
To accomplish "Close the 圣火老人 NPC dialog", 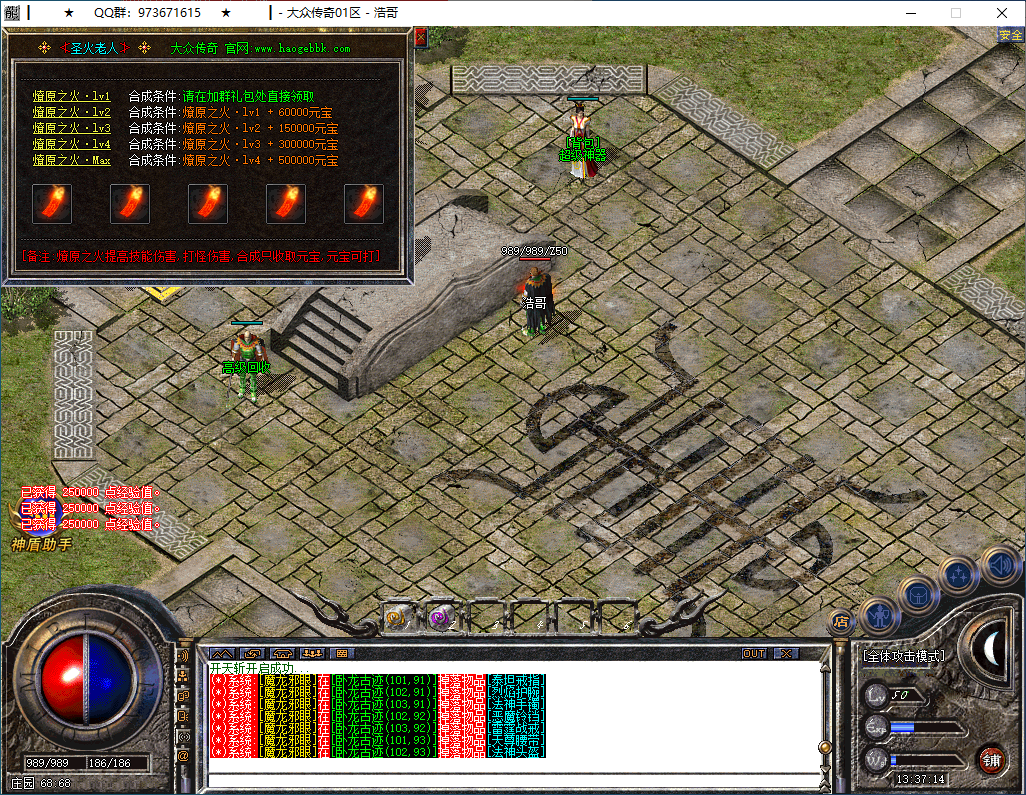I will coord(420,37).
